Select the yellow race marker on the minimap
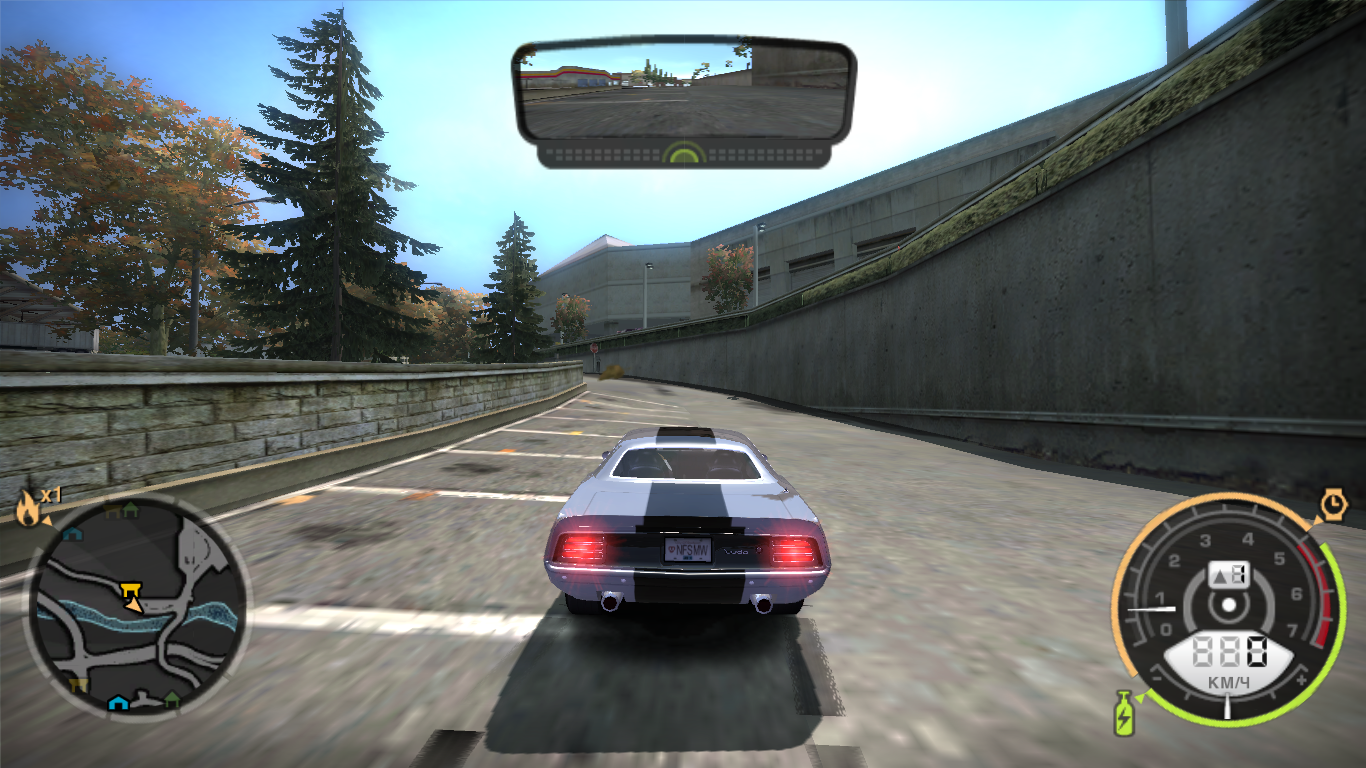This screenshot has width=1366, height=768. pyautogui.click(x=130, y=589)
